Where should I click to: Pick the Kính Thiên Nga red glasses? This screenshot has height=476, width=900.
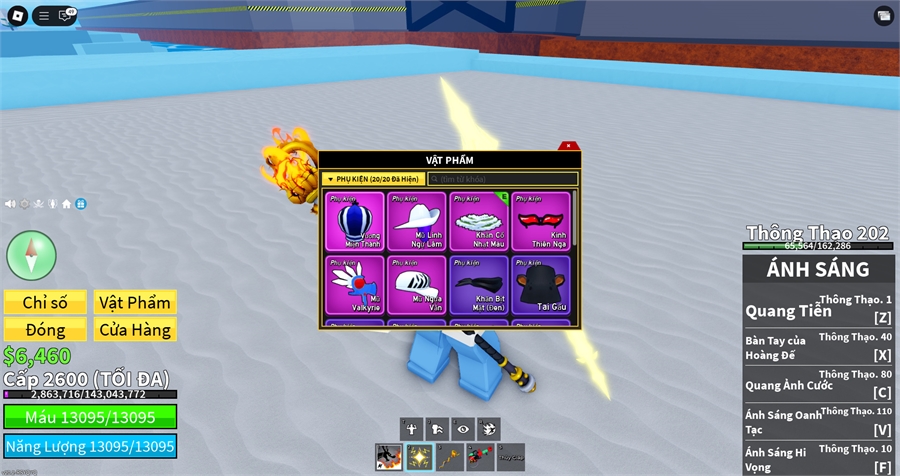(x=540, y=221)
